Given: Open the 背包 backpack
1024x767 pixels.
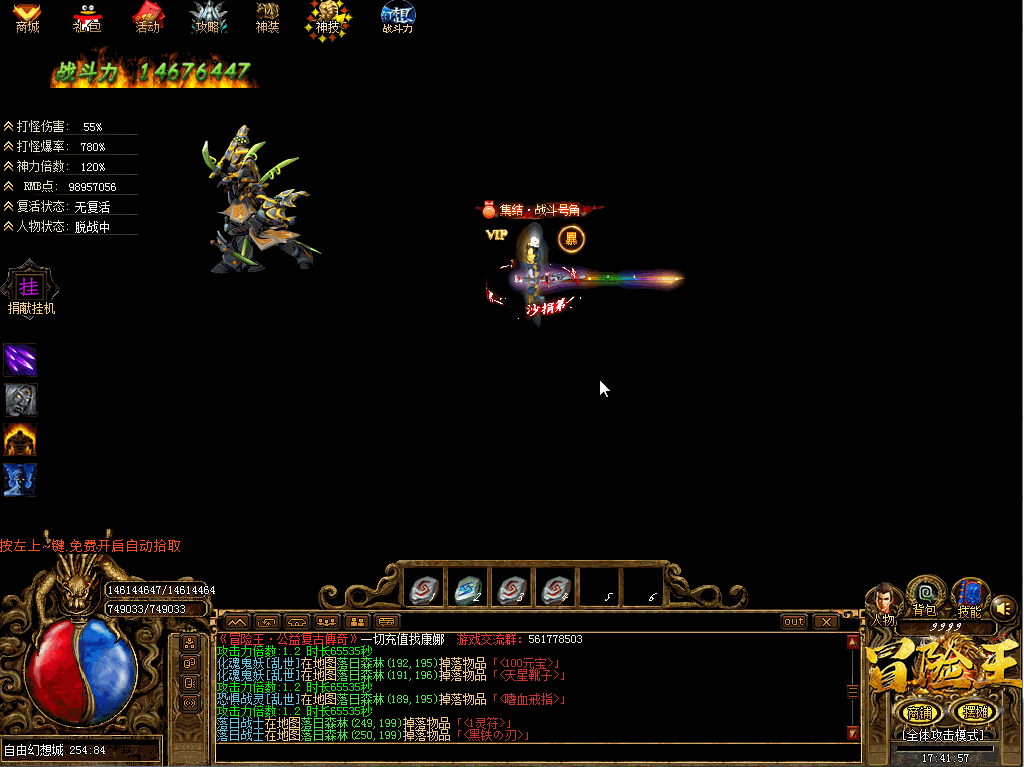Looking at the screenshot, I should tap(926, 595).
